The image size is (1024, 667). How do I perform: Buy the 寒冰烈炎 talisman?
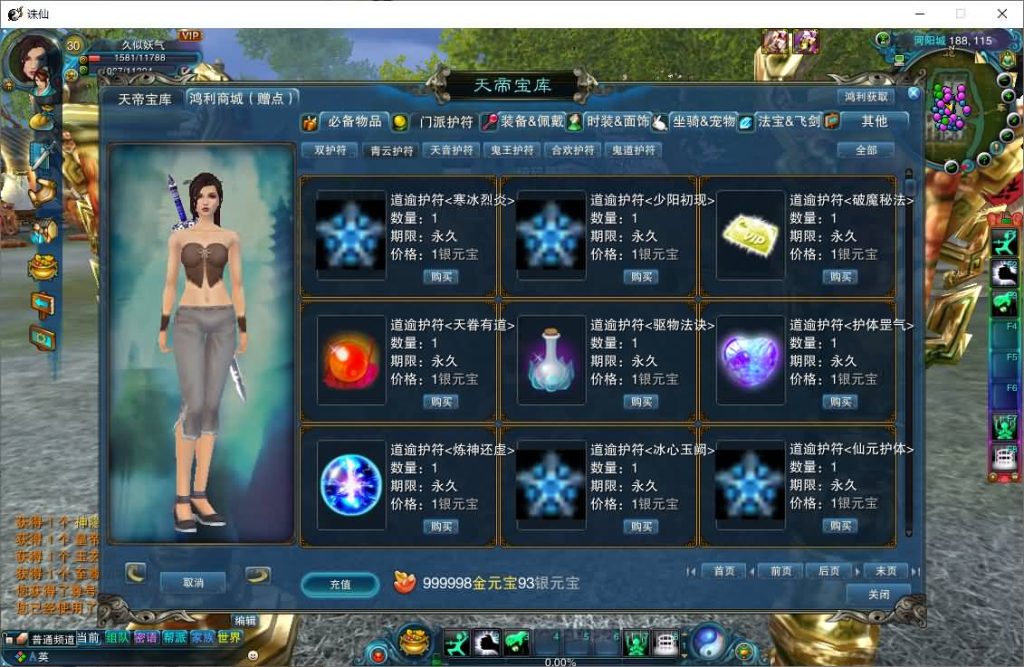tap(440, 277)
